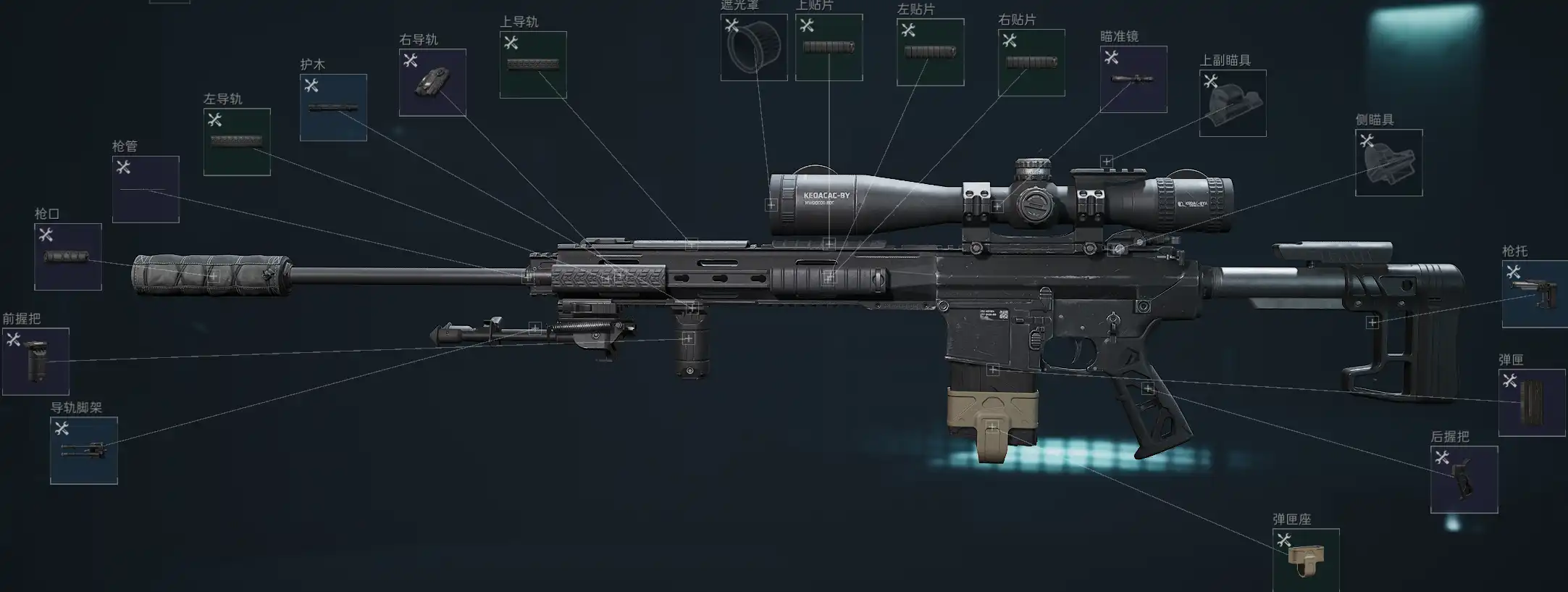Select the 上导轨 top rail slot

(533, 64)
